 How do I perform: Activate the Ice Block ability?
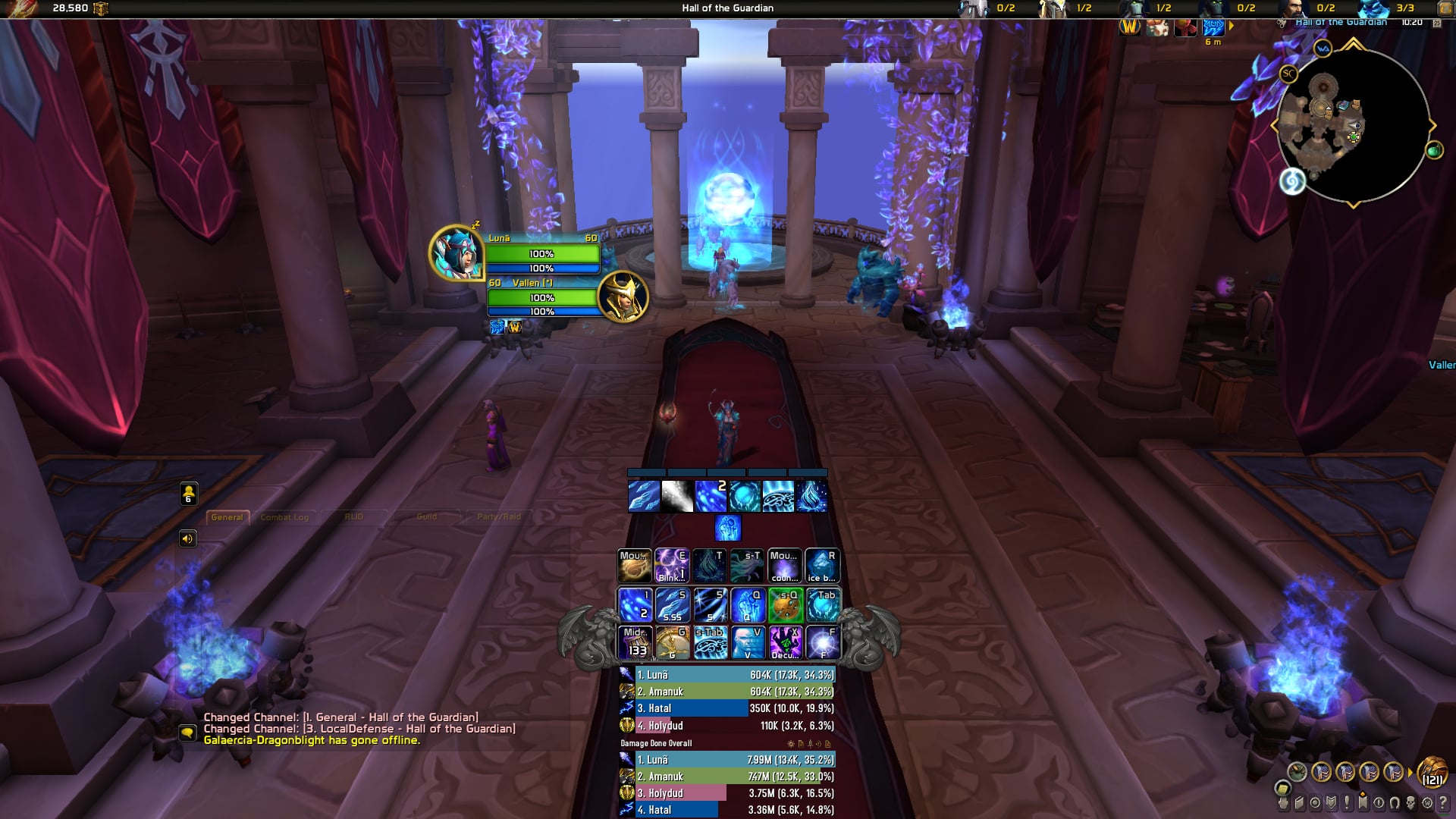(x=822, y=566)
